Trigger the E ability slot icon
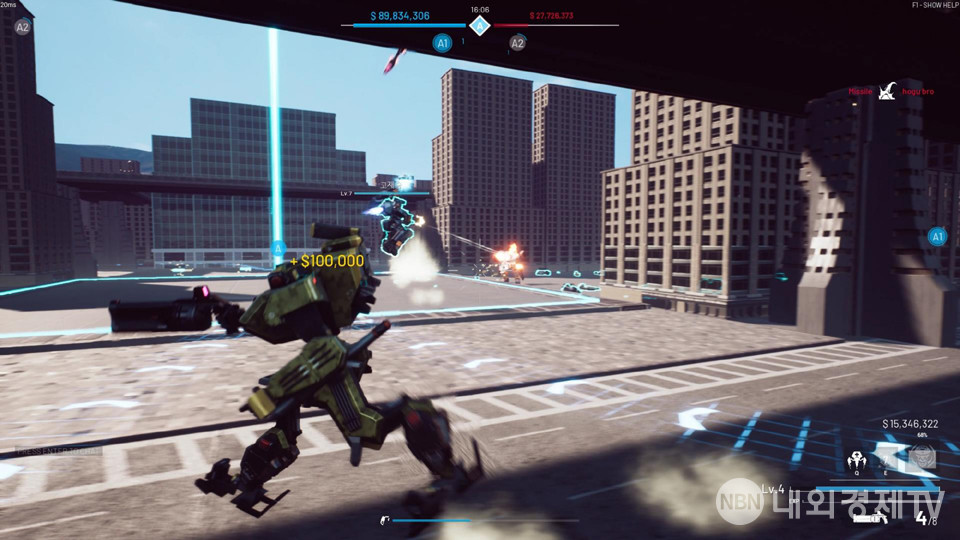This screenshot has height=540, width=960. [x=887, y=460]
